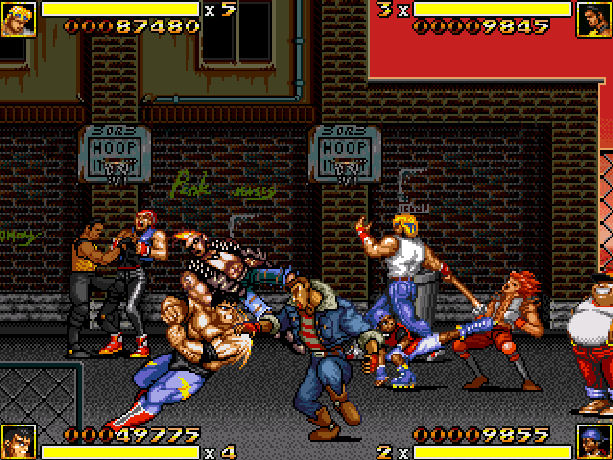Image resolution: width=613 pixels, height=460 pixels.
Task: Select the player portrait beside score 9845
Action: [594, 18]
